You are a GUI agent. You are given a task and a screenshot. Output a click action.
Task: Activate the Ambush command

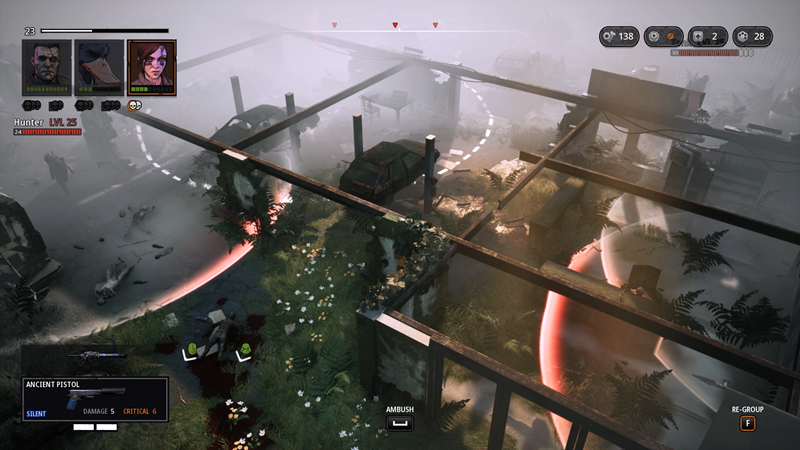pos(400,424)
